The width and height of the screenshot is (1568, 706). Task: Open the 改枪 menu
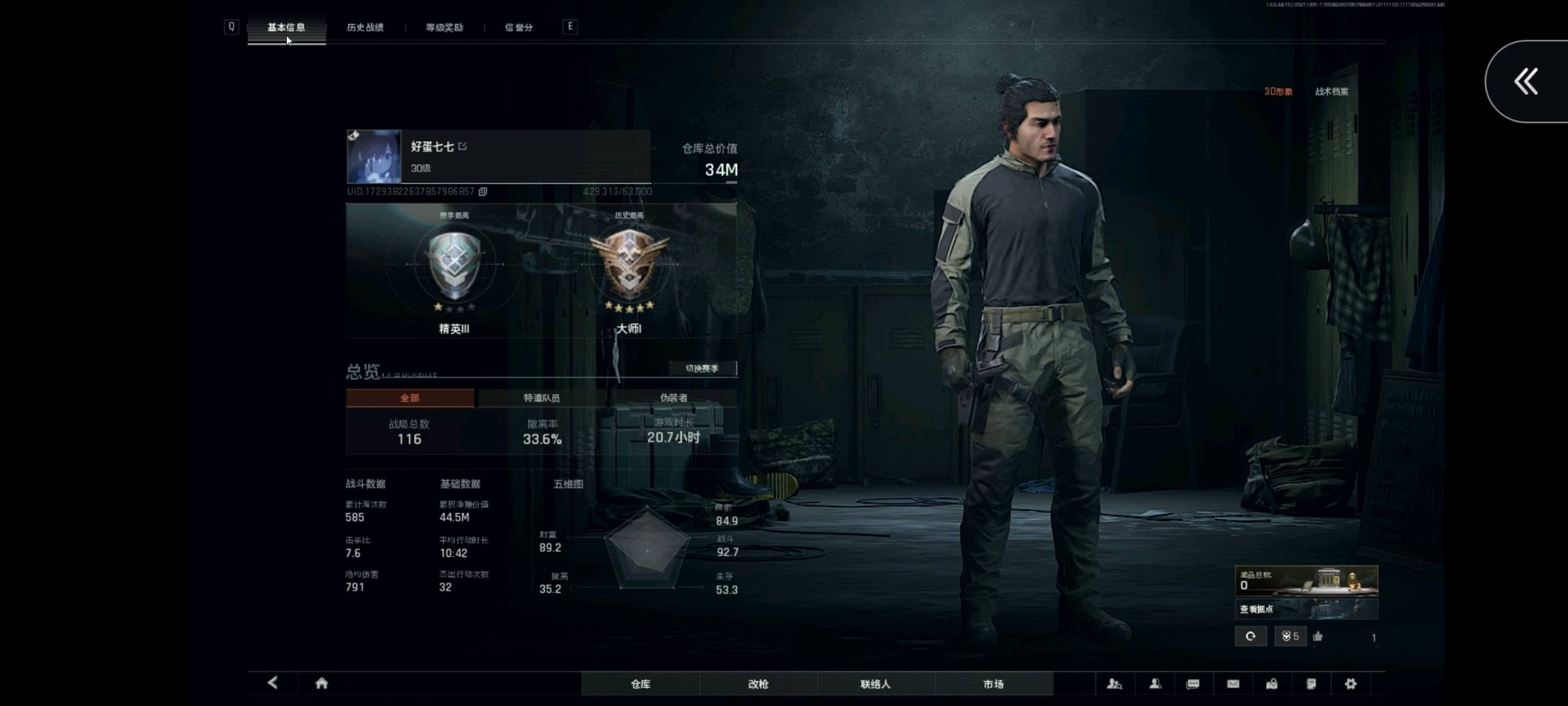pyautogui.click(x=758, y=684)
